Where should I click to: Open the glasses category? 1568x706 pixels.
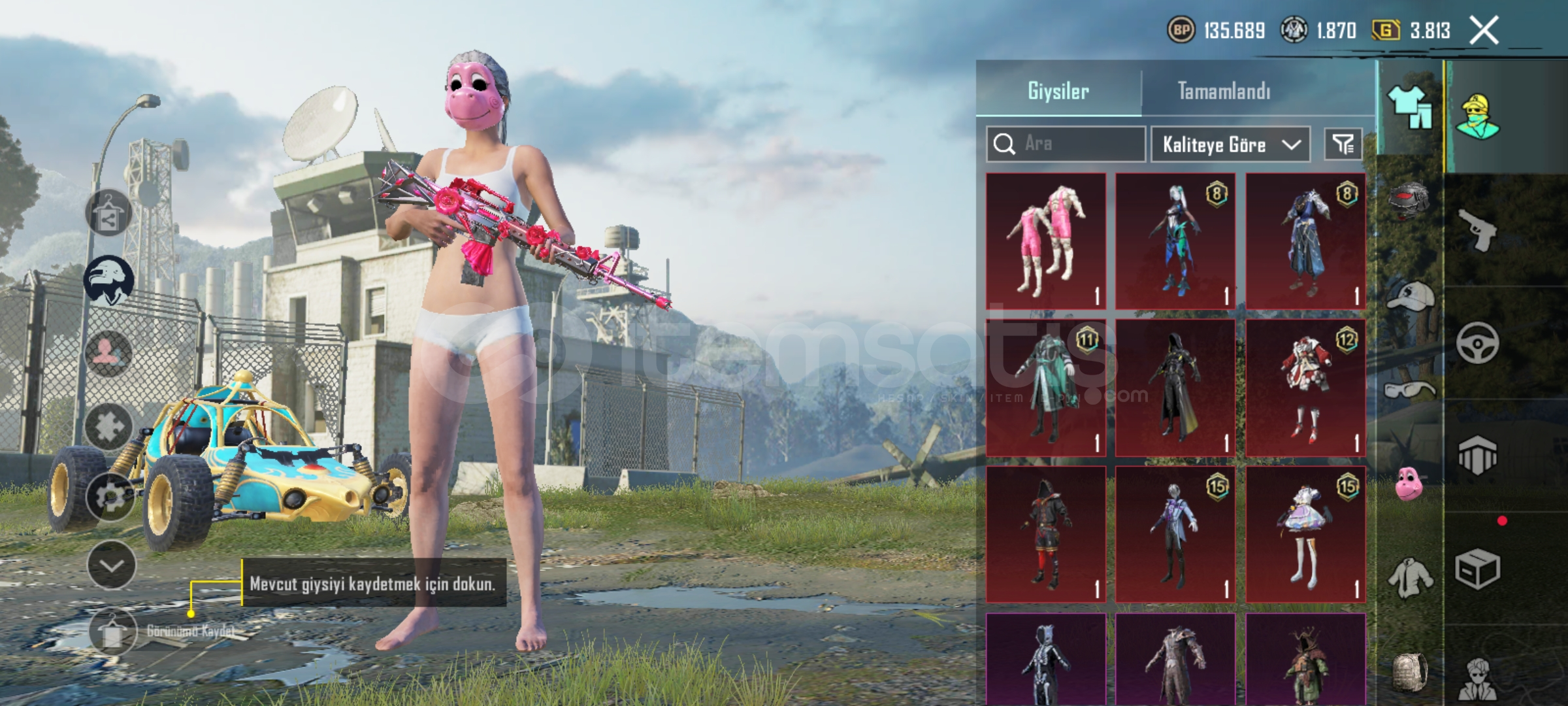pyautogui.click(x=1410, y=391)
